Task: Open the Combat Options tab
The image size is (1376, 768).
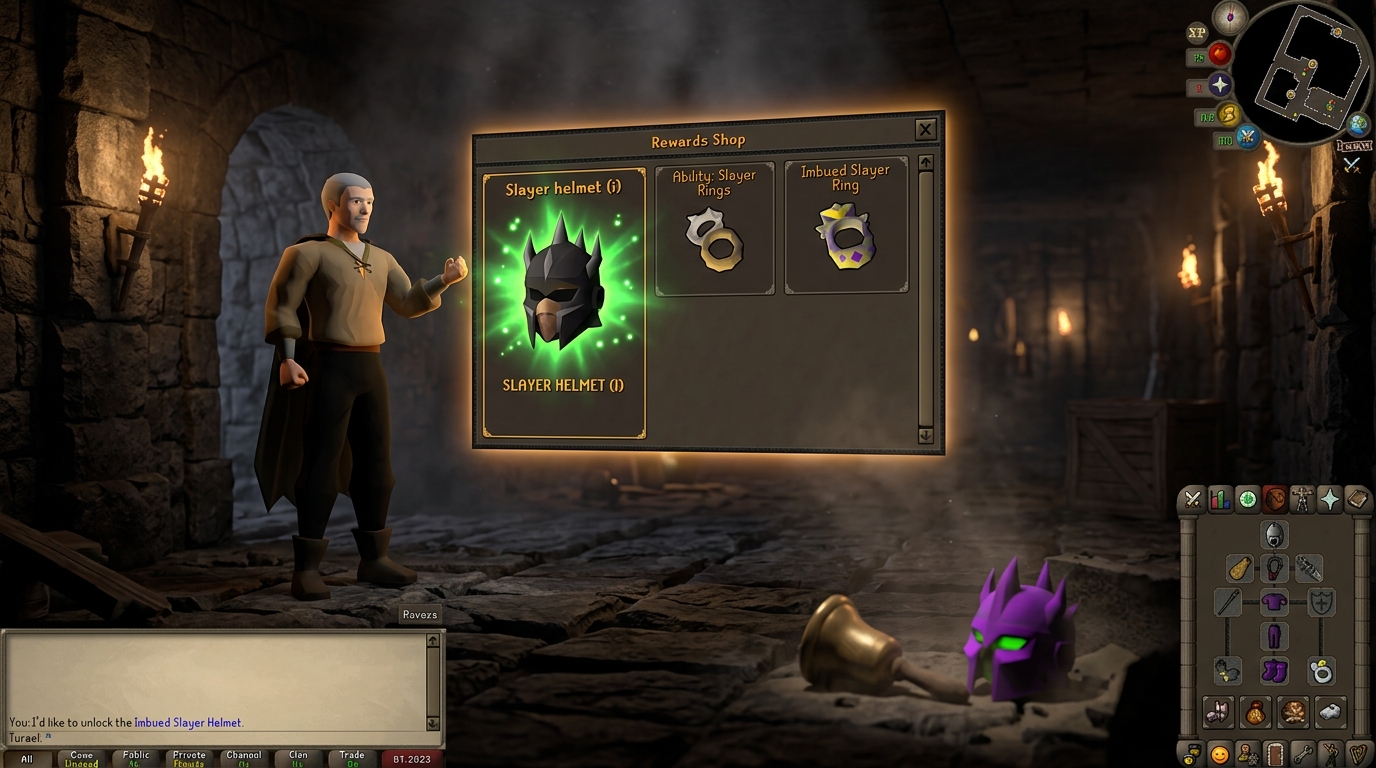Action: pyautogui.click(x=1193, y=499)
